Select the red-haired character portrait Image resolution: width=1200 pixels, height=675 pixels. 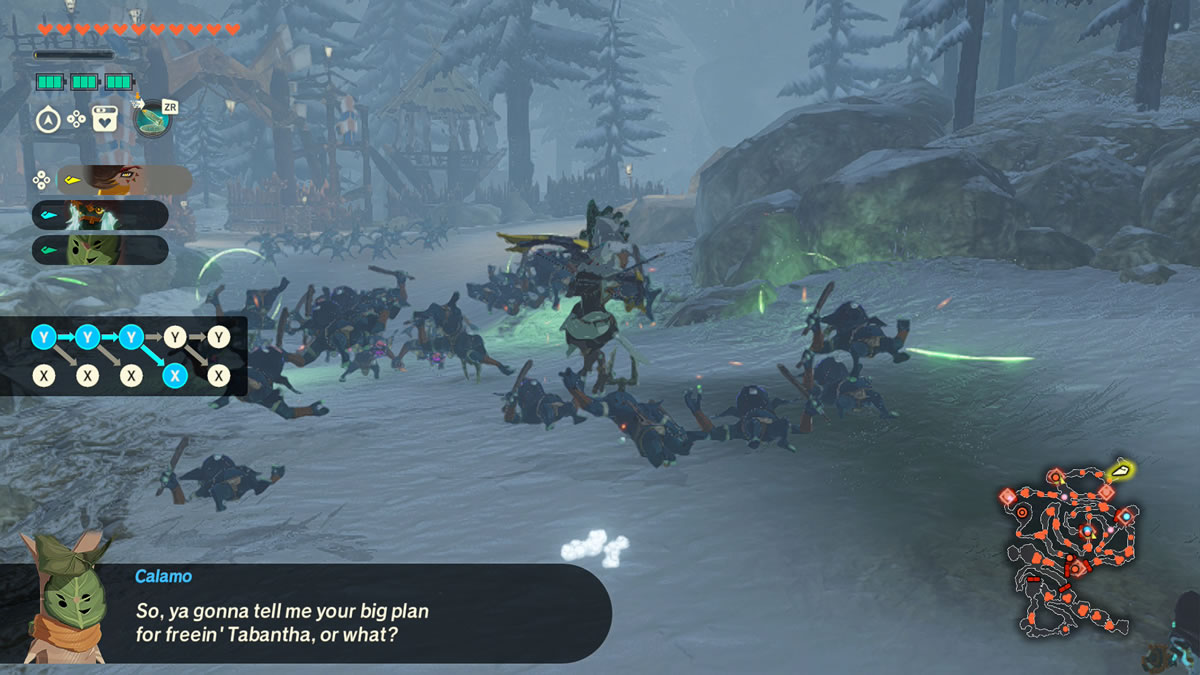pyautogui.click(x=125, y=180)
